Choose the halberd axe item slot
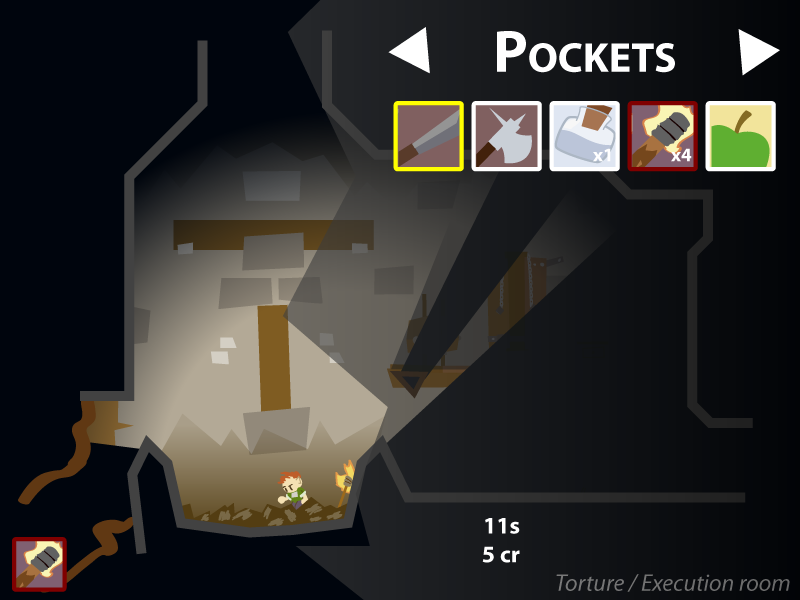Screen dimensions: 800x600 pos(507,136)
